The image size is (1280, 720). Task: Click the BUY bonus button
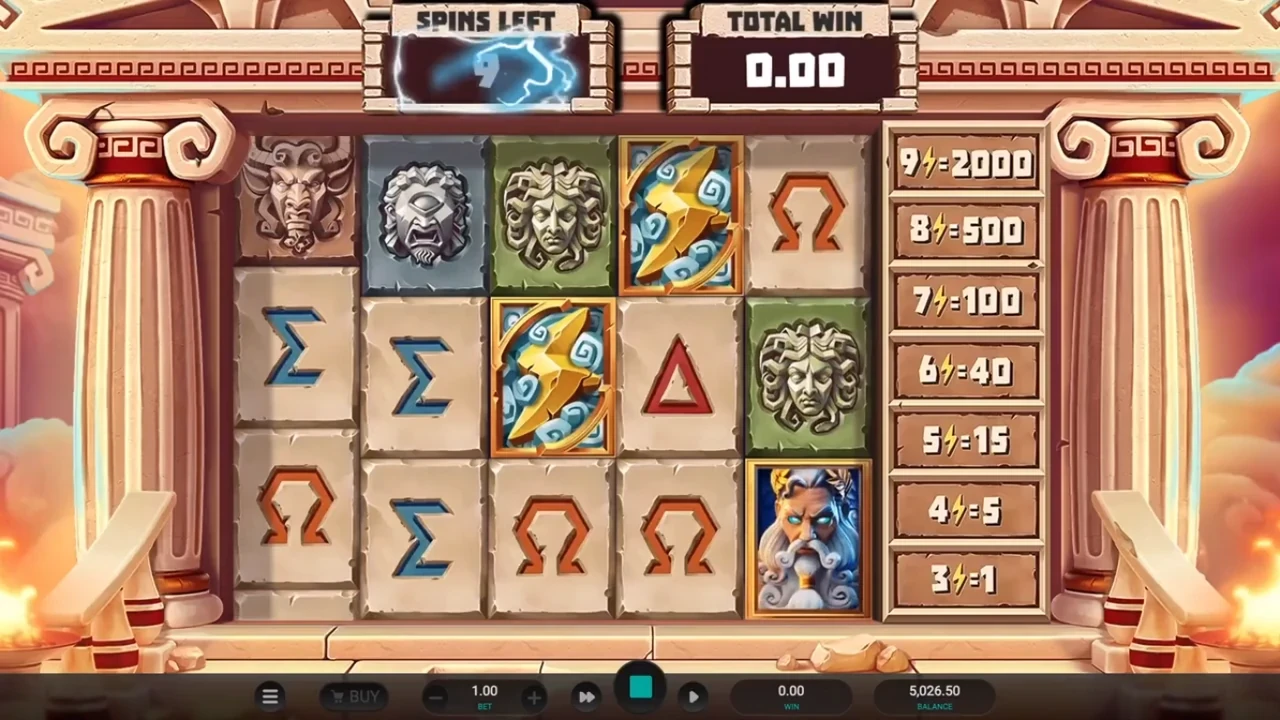click(354, 696)
